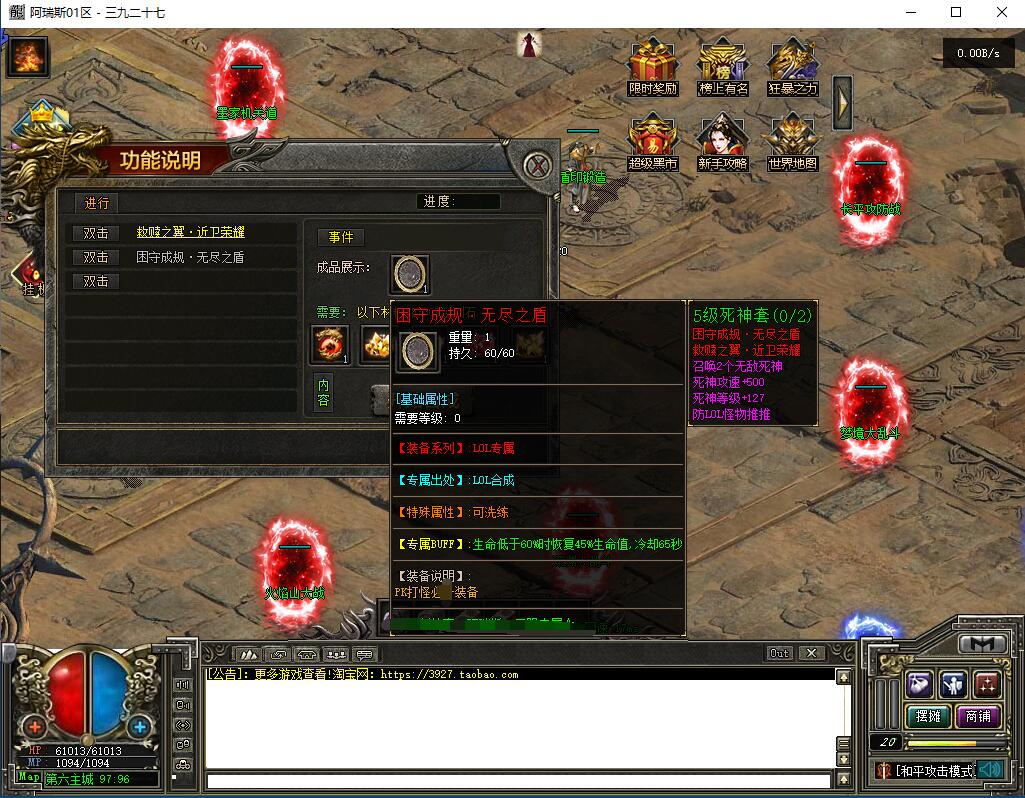Screen dimensions: 1025x798
Task: Select the finished product shield slot
Action: (410, 273)
